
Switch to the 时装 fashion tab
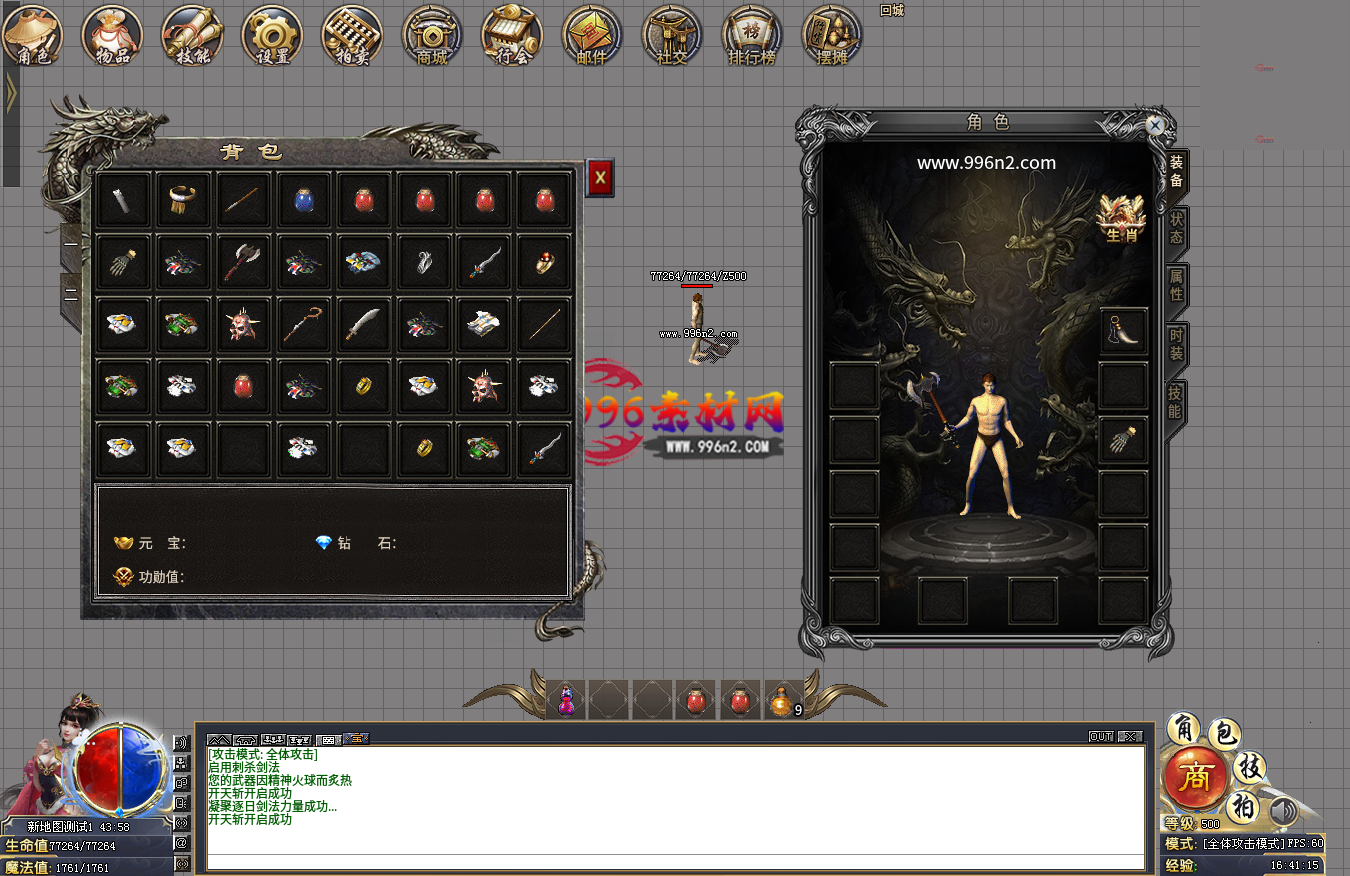[x=1177, y=345]
